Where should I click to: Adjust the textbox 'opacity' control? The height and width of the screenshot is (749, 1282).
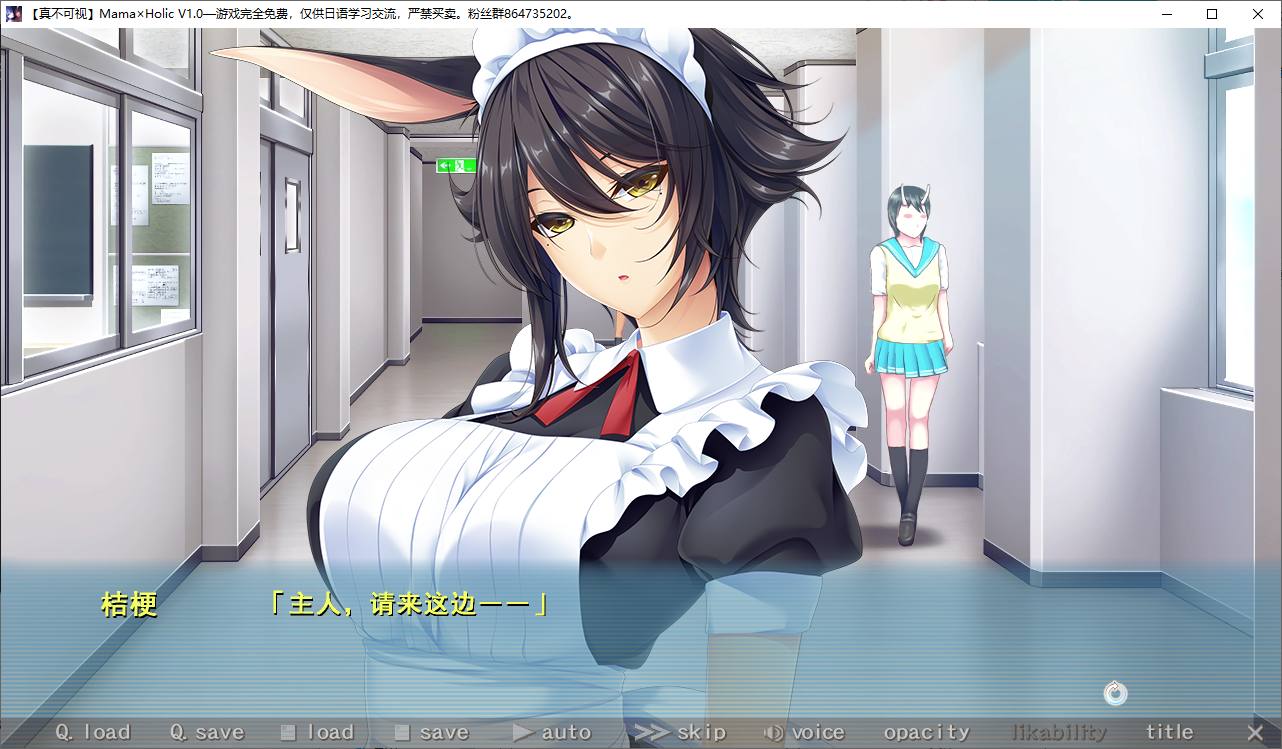click(925, 732)
